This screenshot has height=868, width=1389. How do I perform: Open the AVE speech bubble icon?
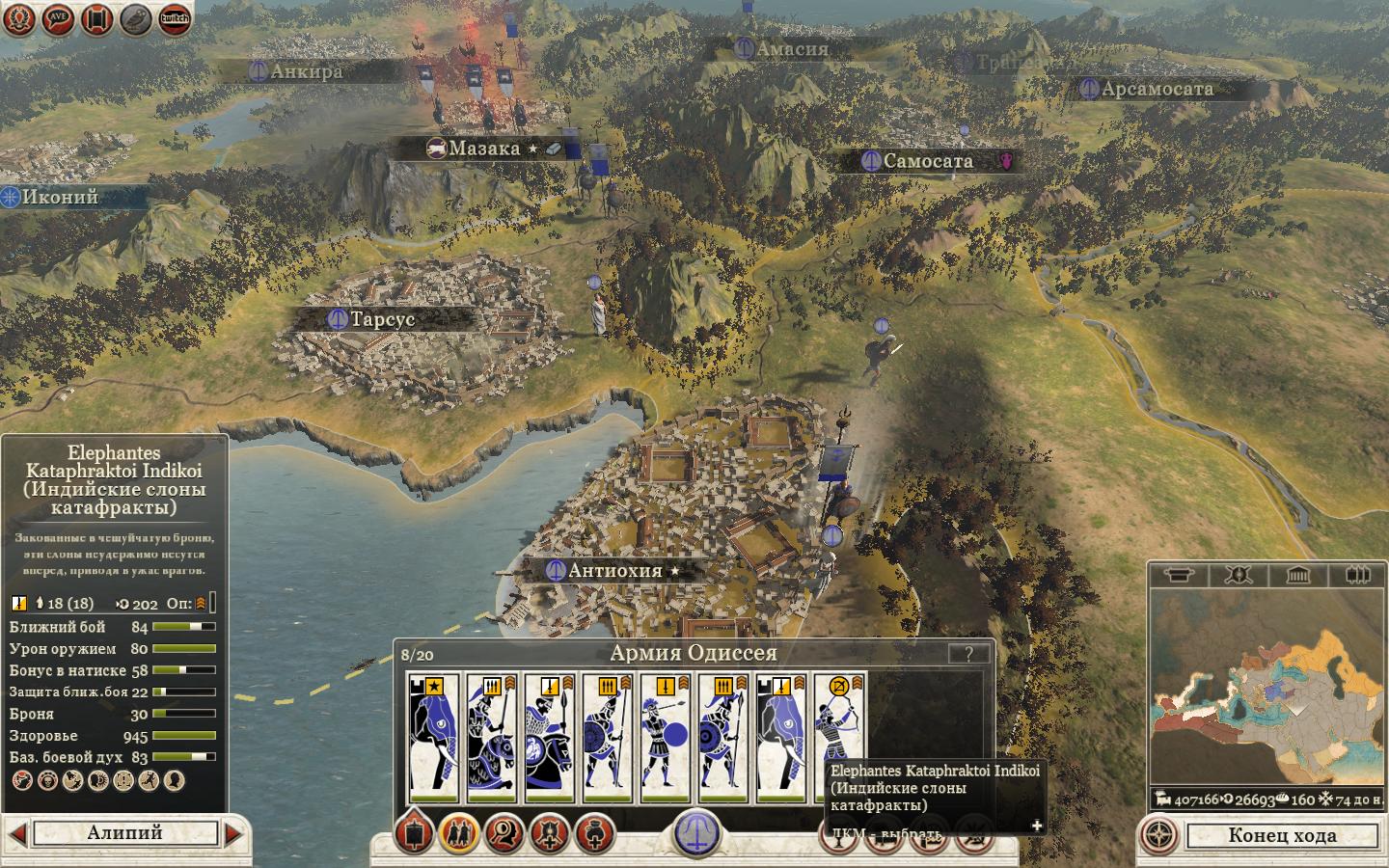58,18
